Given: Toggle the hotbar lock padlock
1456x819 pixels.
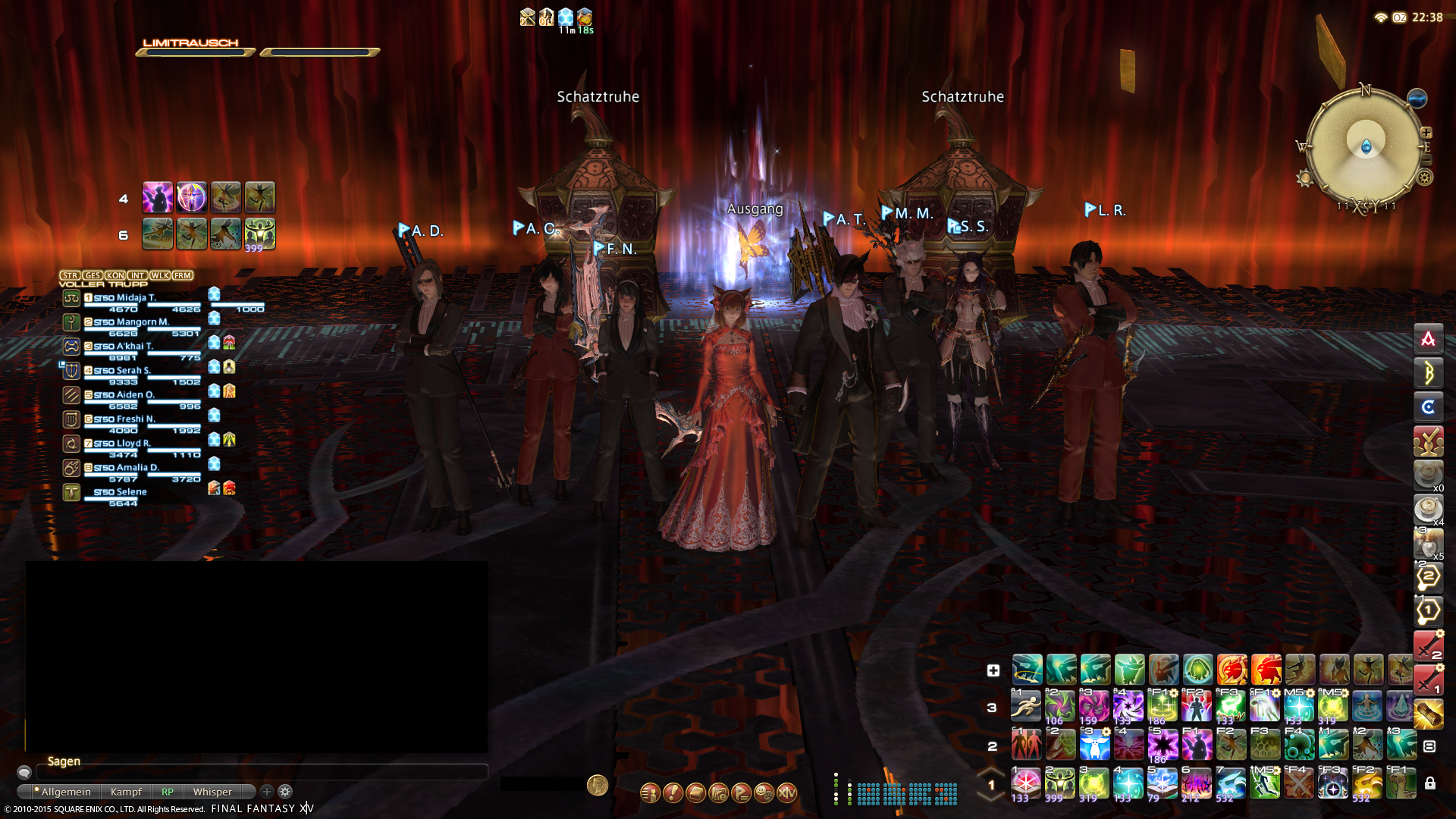Looking at the screenshot, I should click(x=1429, y=783).
